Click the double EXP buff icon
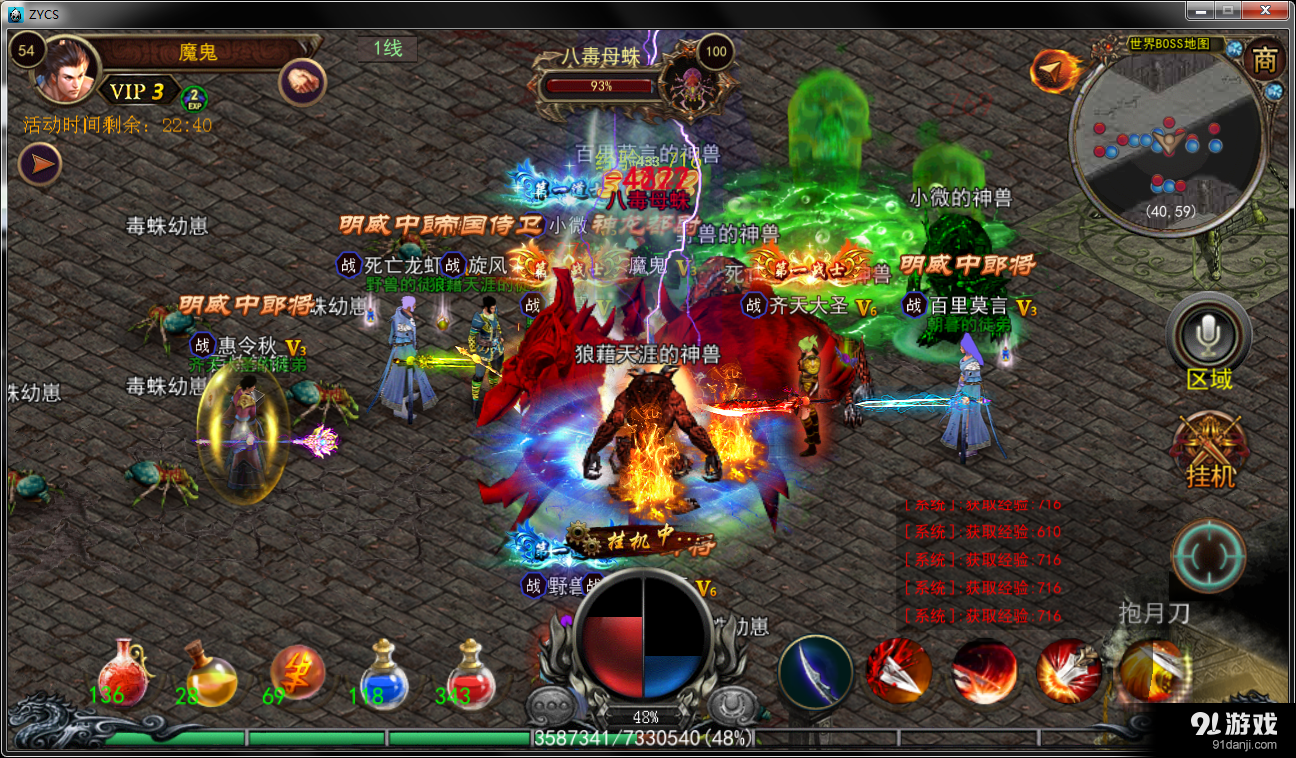 point(194,97)
